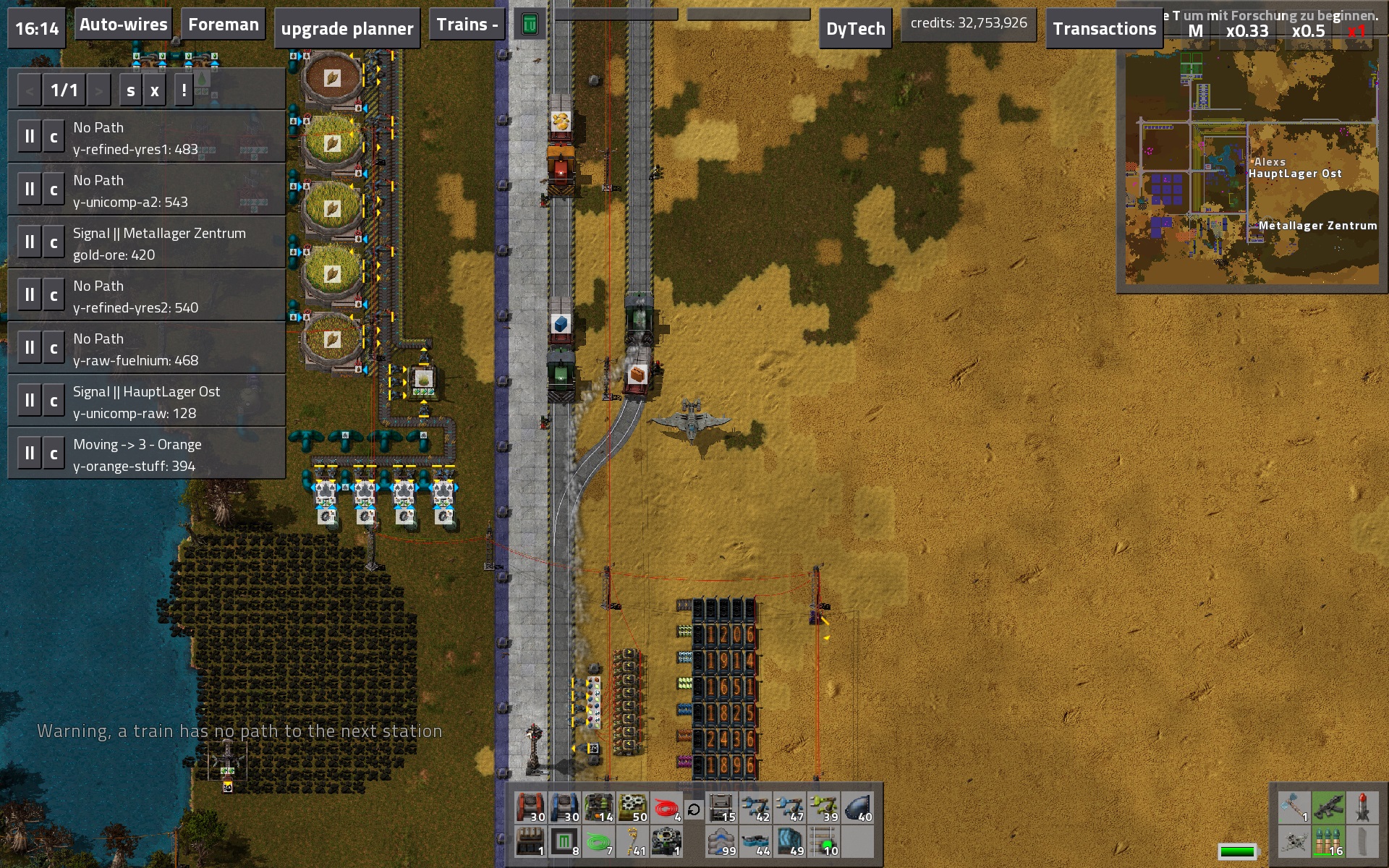
Task: Open the Auto-wires mod button
Action: point(124,25)
